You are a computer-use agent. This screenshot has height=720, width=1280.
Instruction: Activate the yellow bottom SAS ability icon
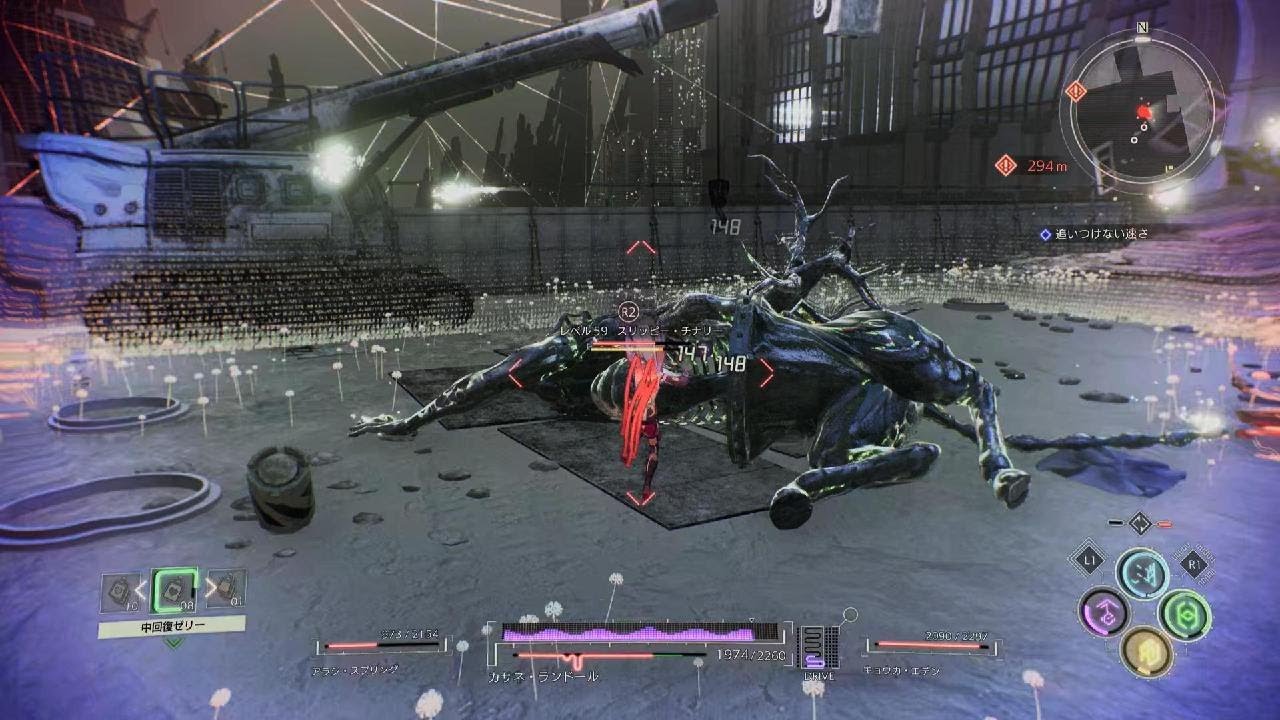(x=1146, y=652)
